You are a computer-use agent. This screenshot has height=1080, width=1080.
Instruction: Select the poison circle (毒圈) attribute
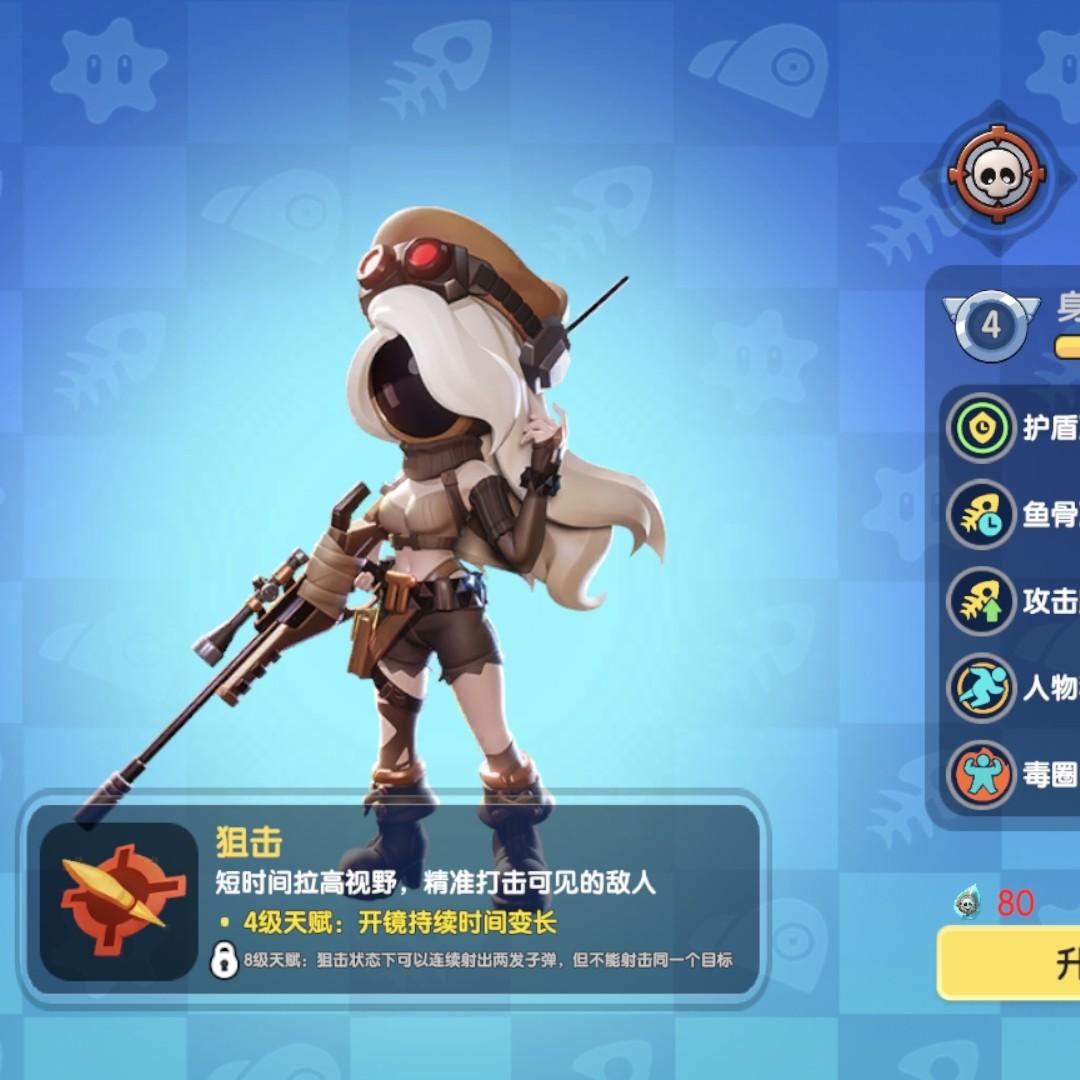pyautogui.click(x=982, y=774)
